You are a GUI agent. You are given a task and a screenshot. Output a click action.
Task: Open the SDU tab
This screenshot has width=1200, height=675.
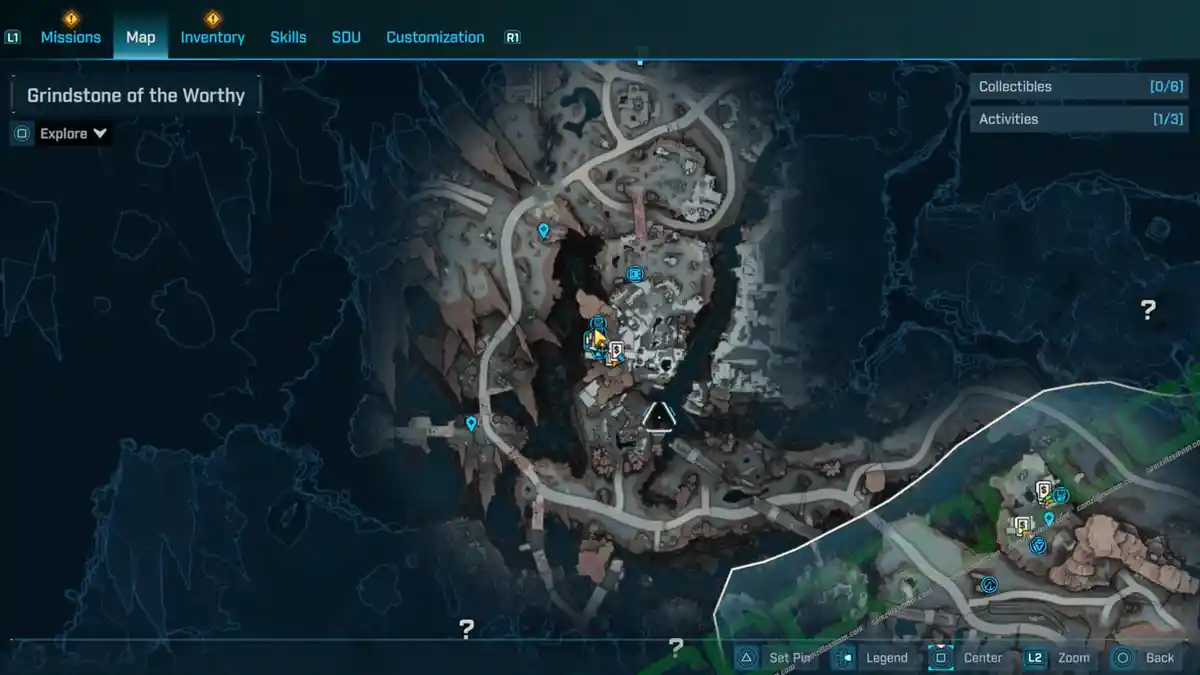pyautogui.click(x=346, y=37)
